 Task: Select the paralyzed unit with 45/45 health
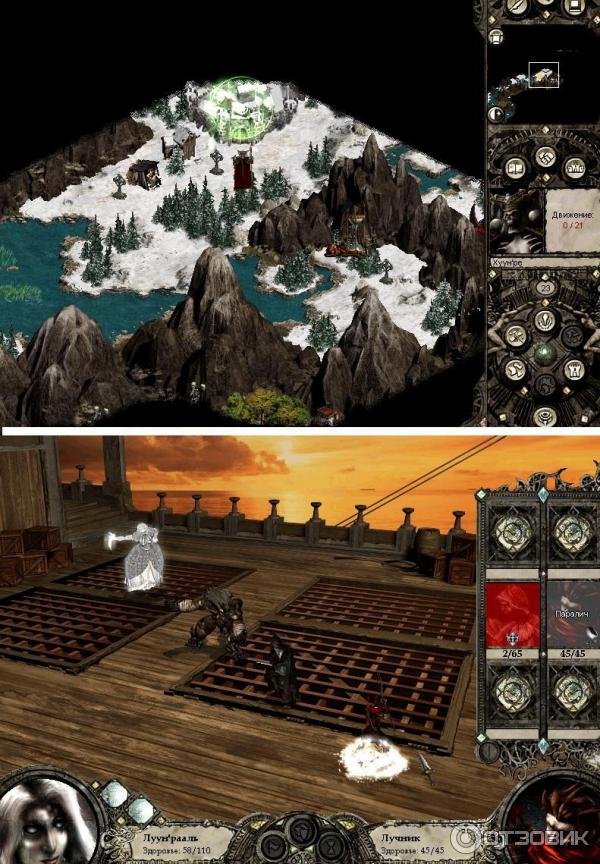tap(574, 614)
